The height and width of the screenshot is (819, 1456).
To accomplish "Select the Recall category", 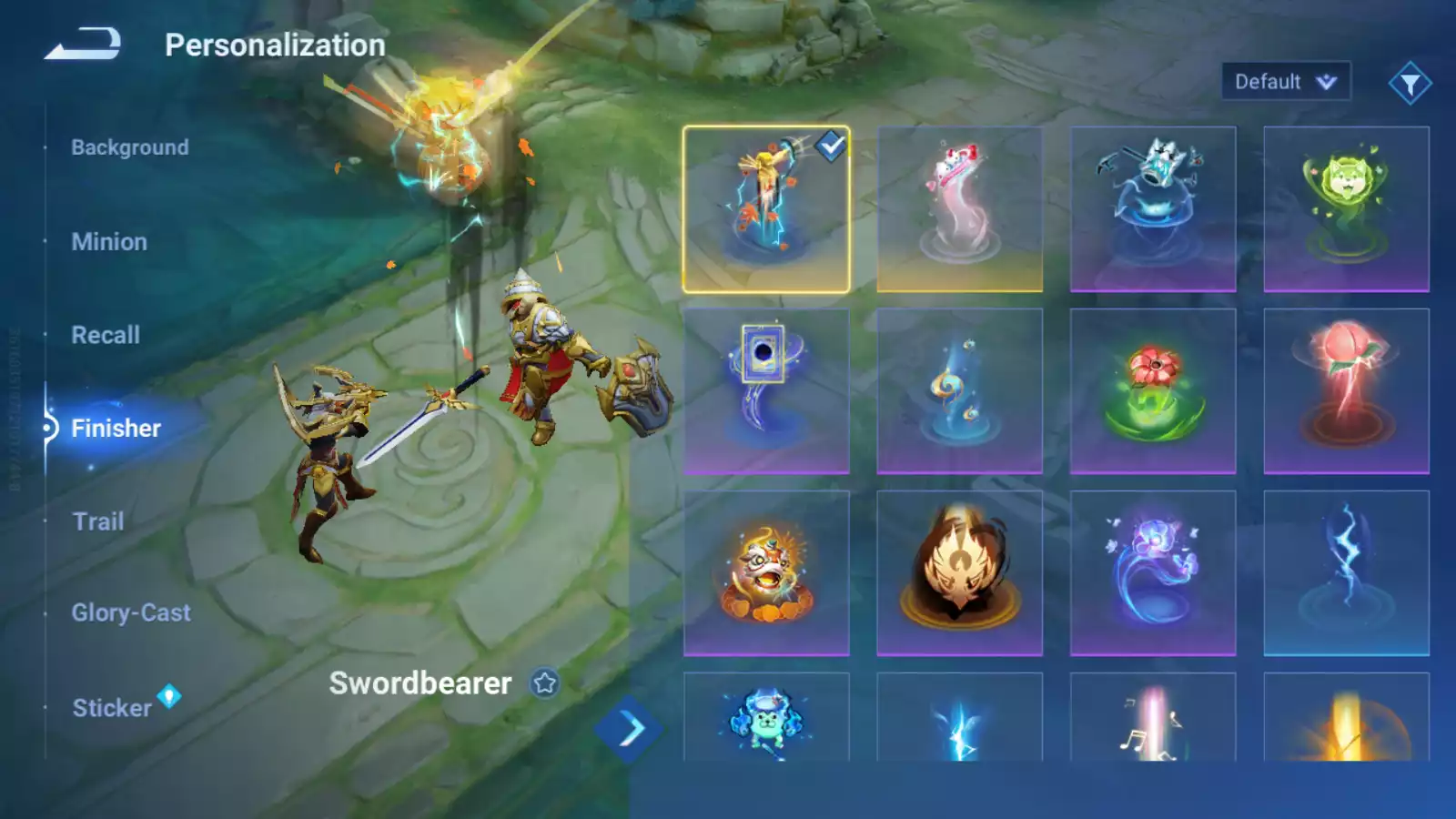I will coord(106,335).
